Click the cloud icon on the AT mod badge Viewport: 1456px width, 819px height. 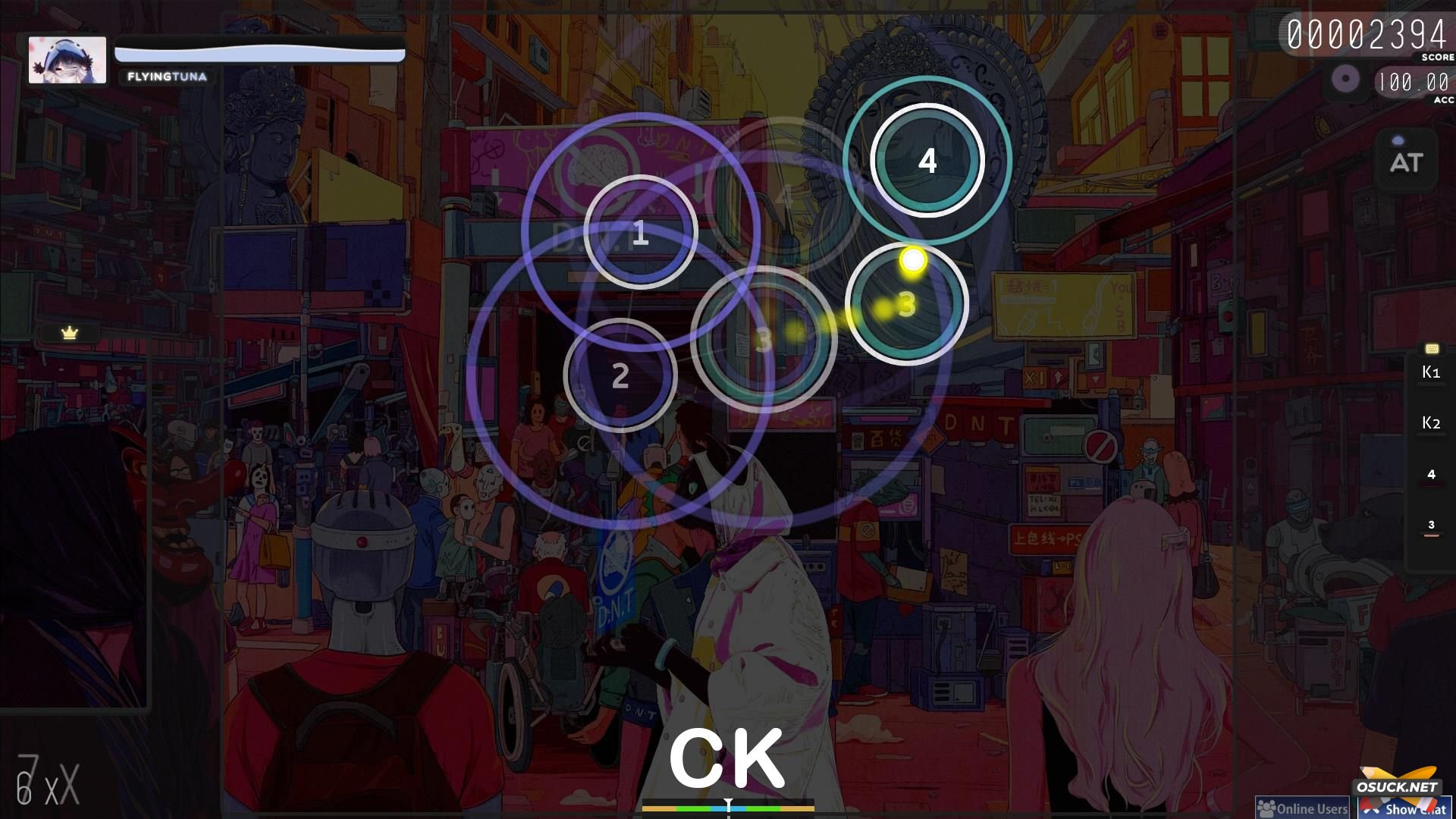1398,140
